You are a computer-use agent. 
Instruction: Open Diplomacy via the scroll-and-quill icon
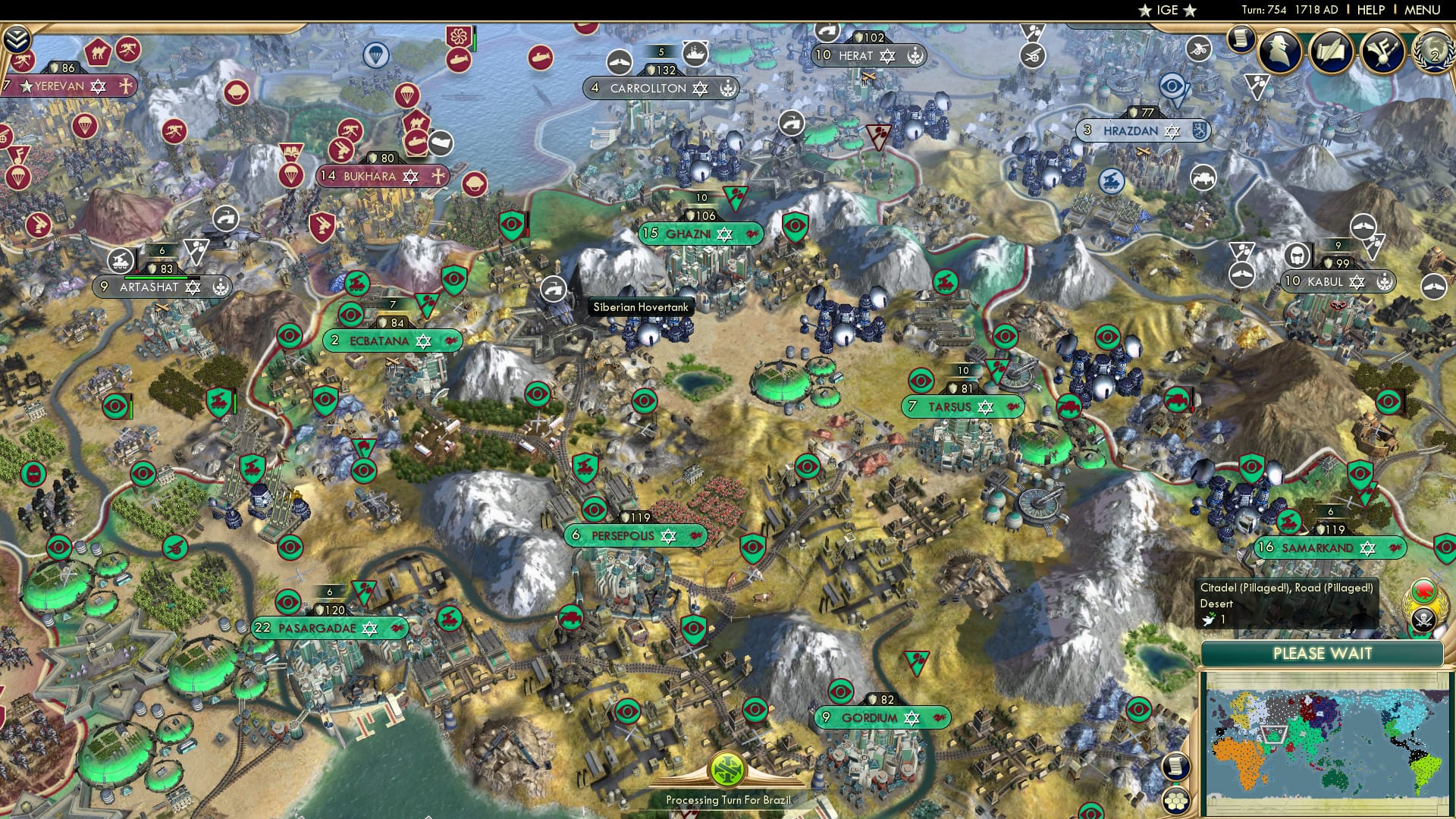tap(1331, 52)
